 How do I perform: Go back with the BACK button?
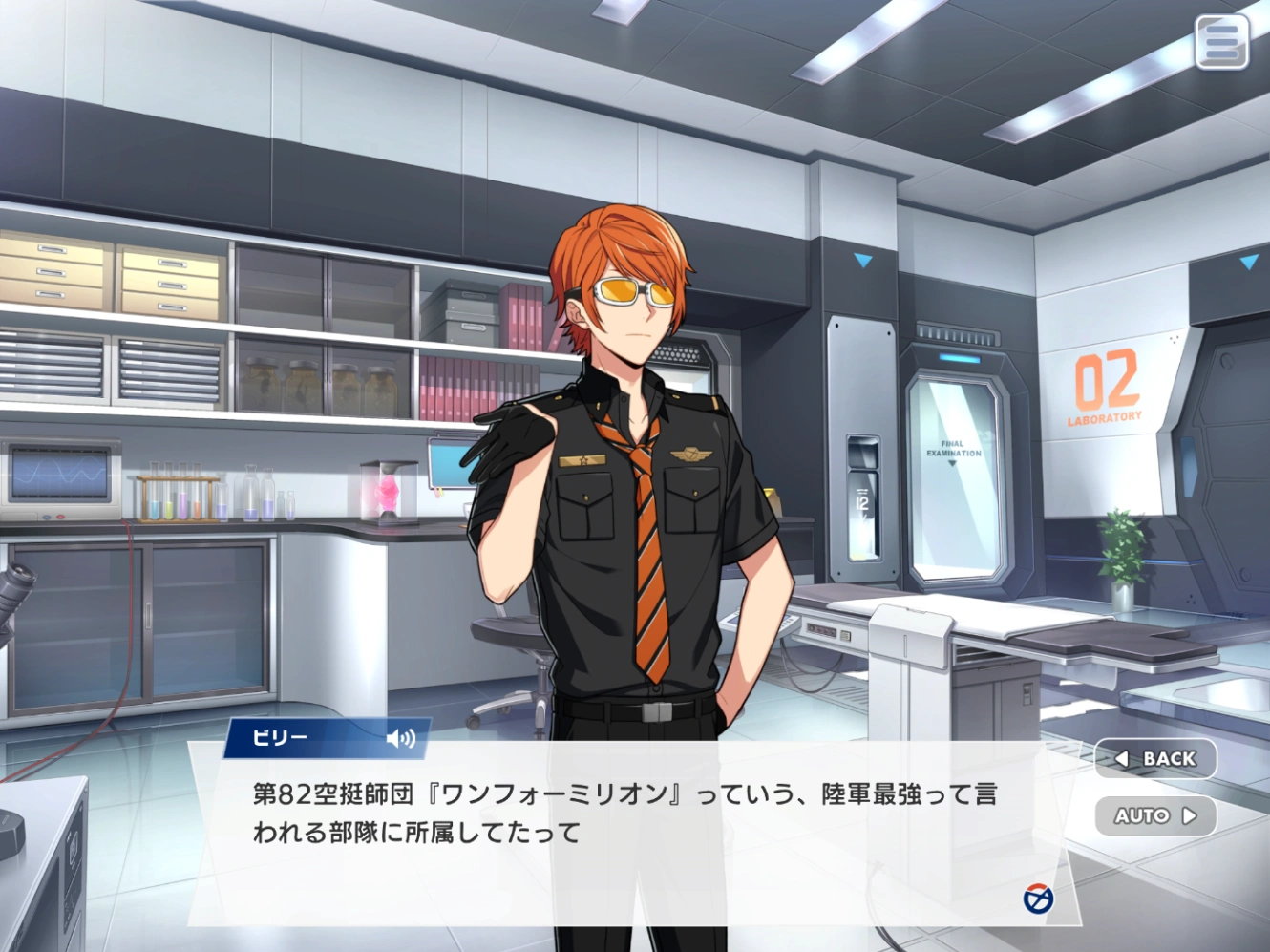(1155, 759)
